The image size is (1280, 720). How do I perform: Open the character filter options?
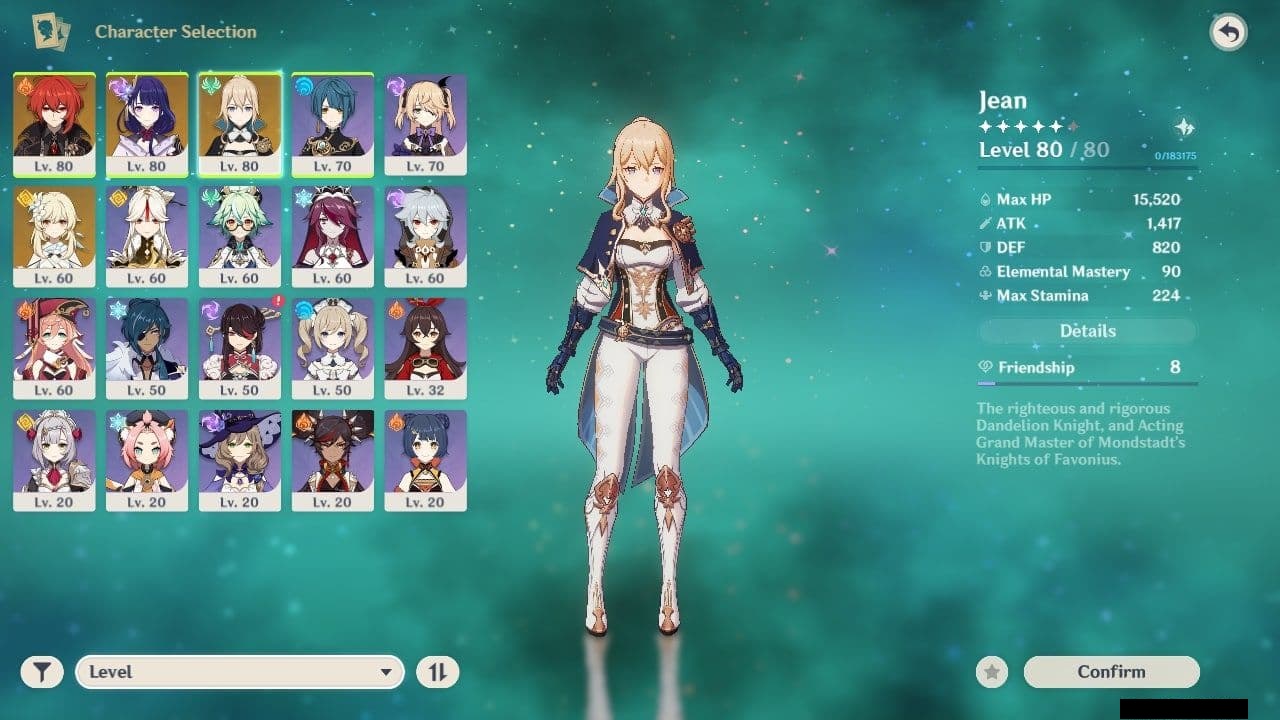[x=42, y=672]
